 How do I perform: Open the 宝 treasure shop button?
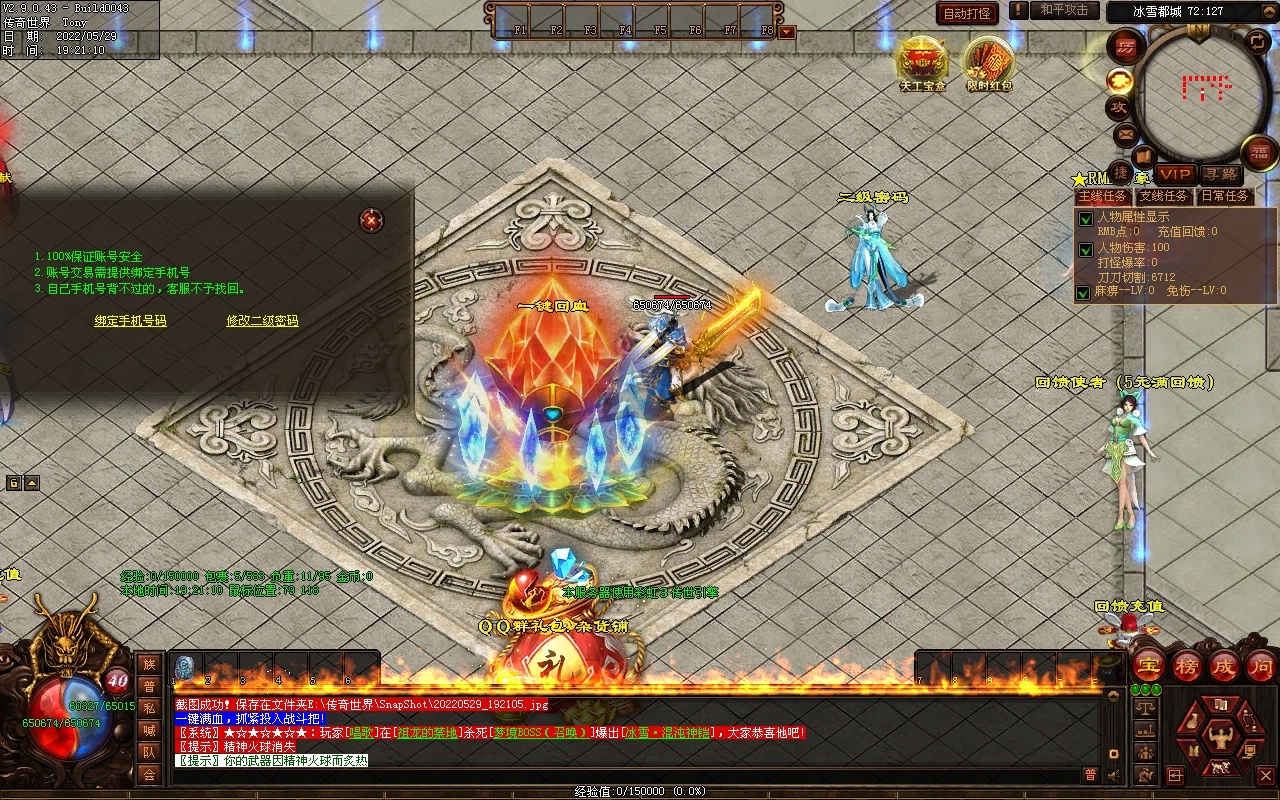click(x=1148, y=666)
